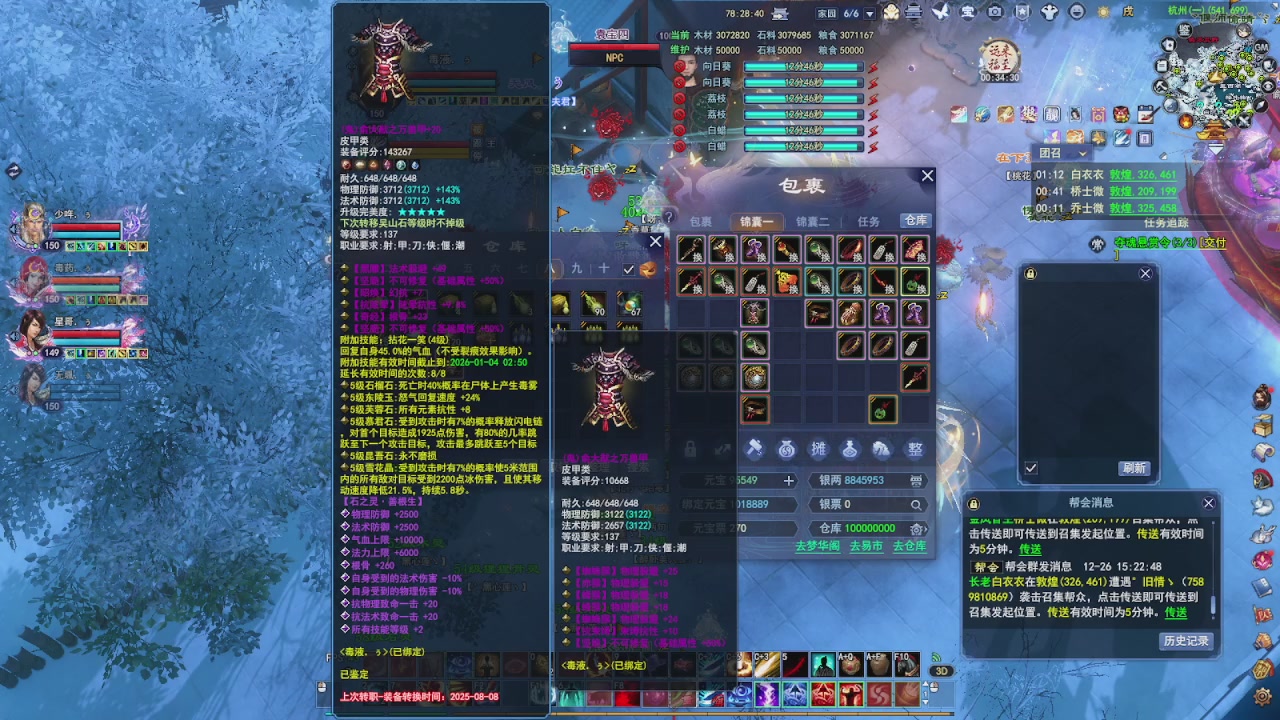1280x720 pixels.
Task: Click the 传送 teleport link in guild messages
Action: point(1175,613)
